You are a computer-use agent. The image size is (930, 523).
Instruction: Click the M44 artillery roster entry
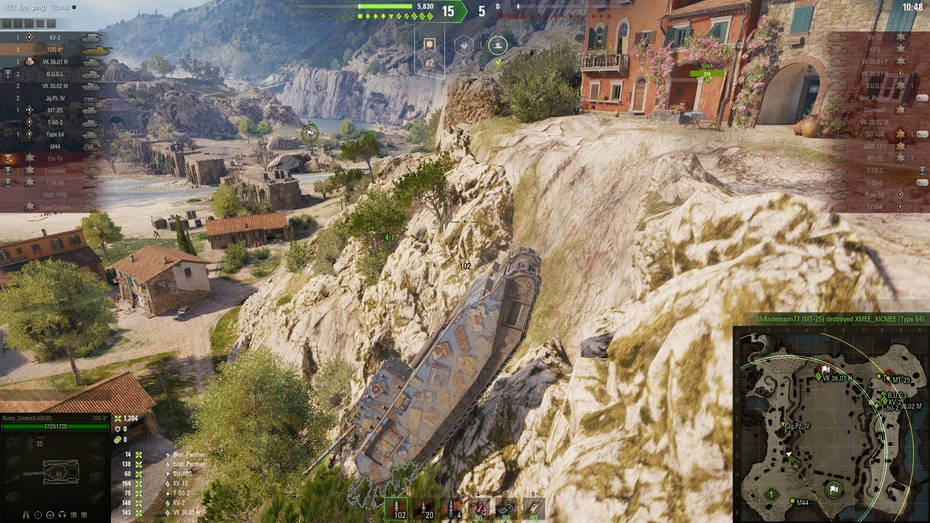pyautogui.click(x=55, y=146)
